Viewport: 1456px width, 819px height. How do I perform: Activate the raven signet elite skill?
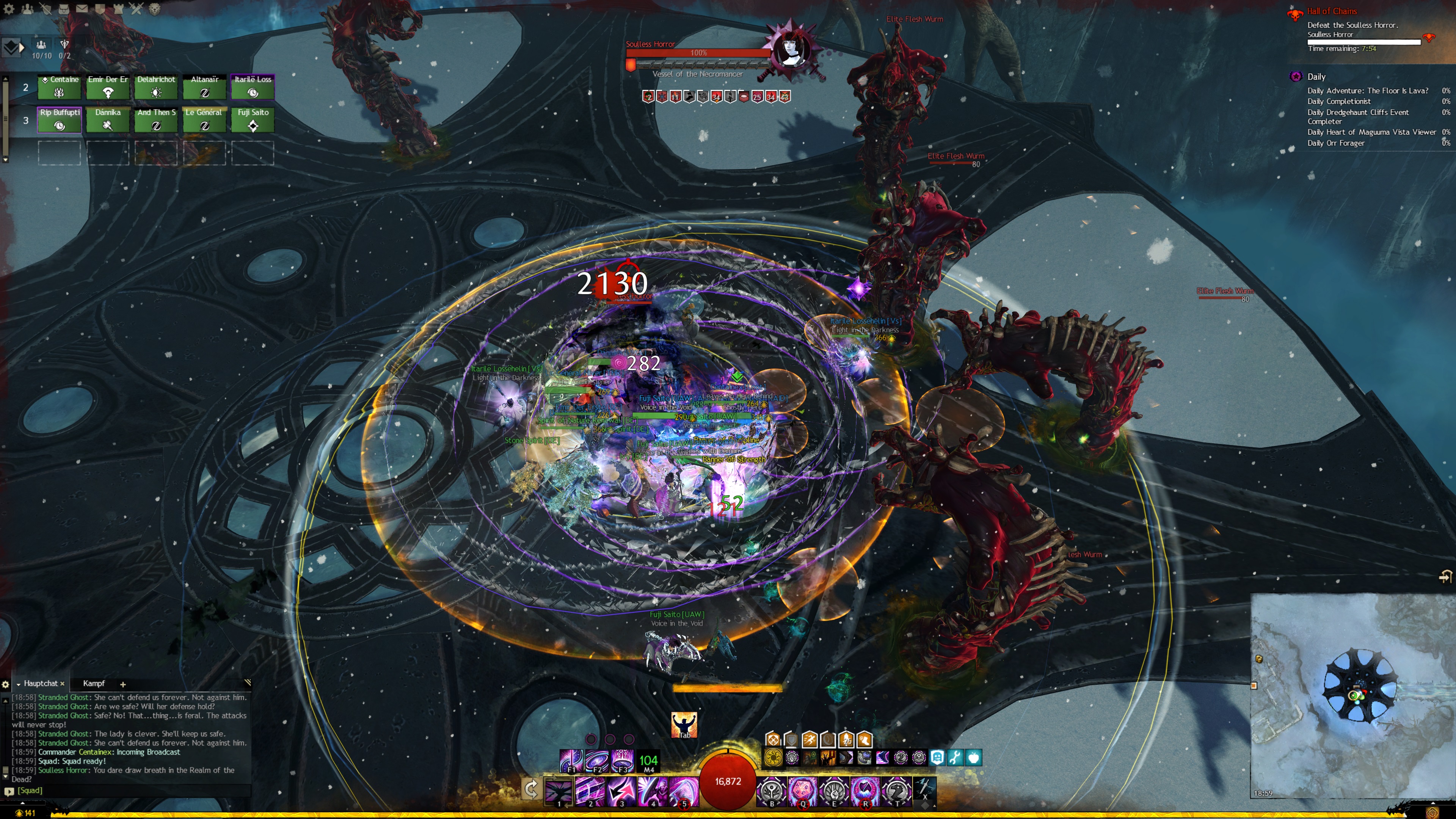(896, 789)
